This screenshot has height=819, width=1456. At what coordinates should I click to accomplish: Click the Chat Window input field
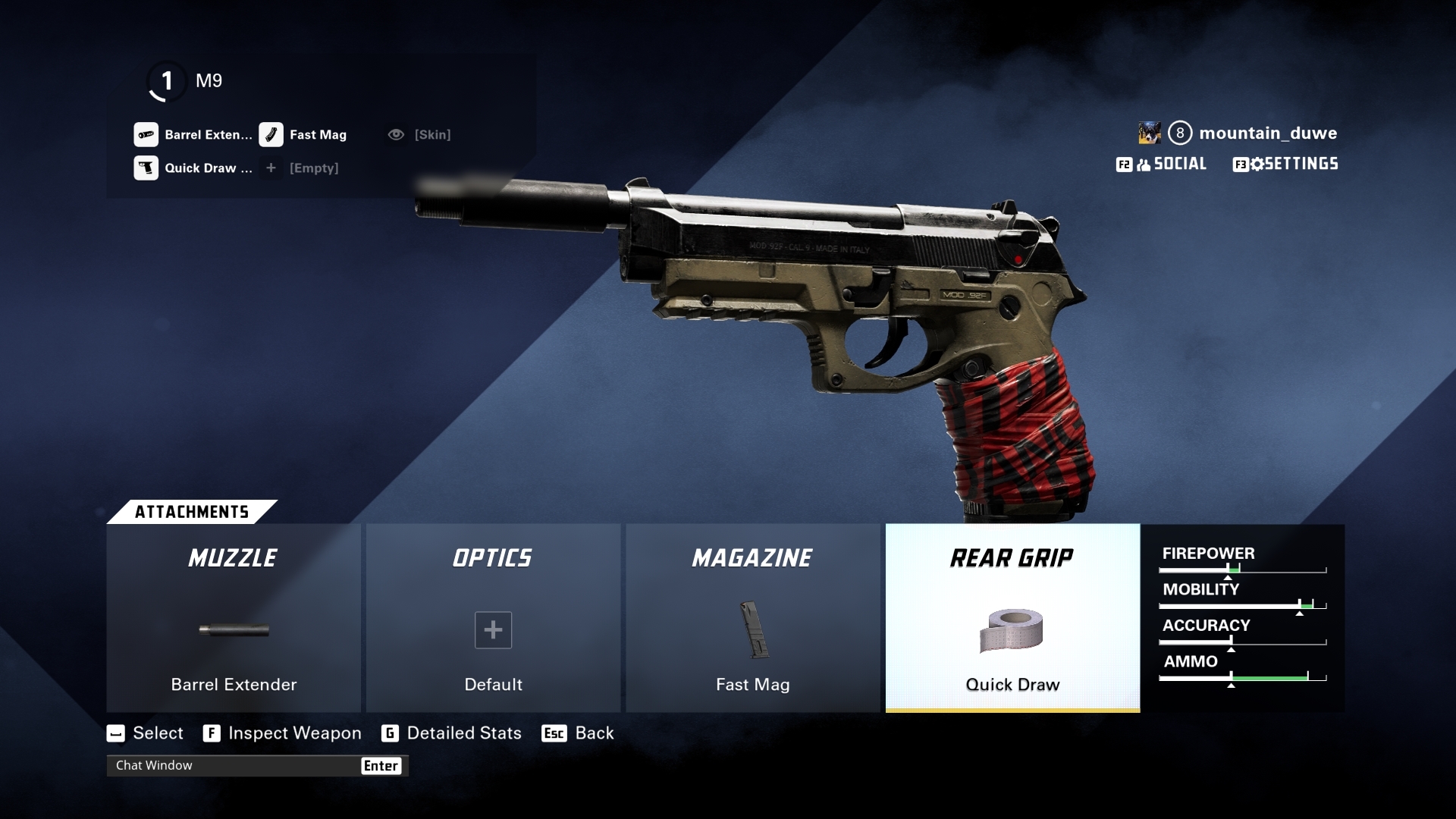pos(235,766)
